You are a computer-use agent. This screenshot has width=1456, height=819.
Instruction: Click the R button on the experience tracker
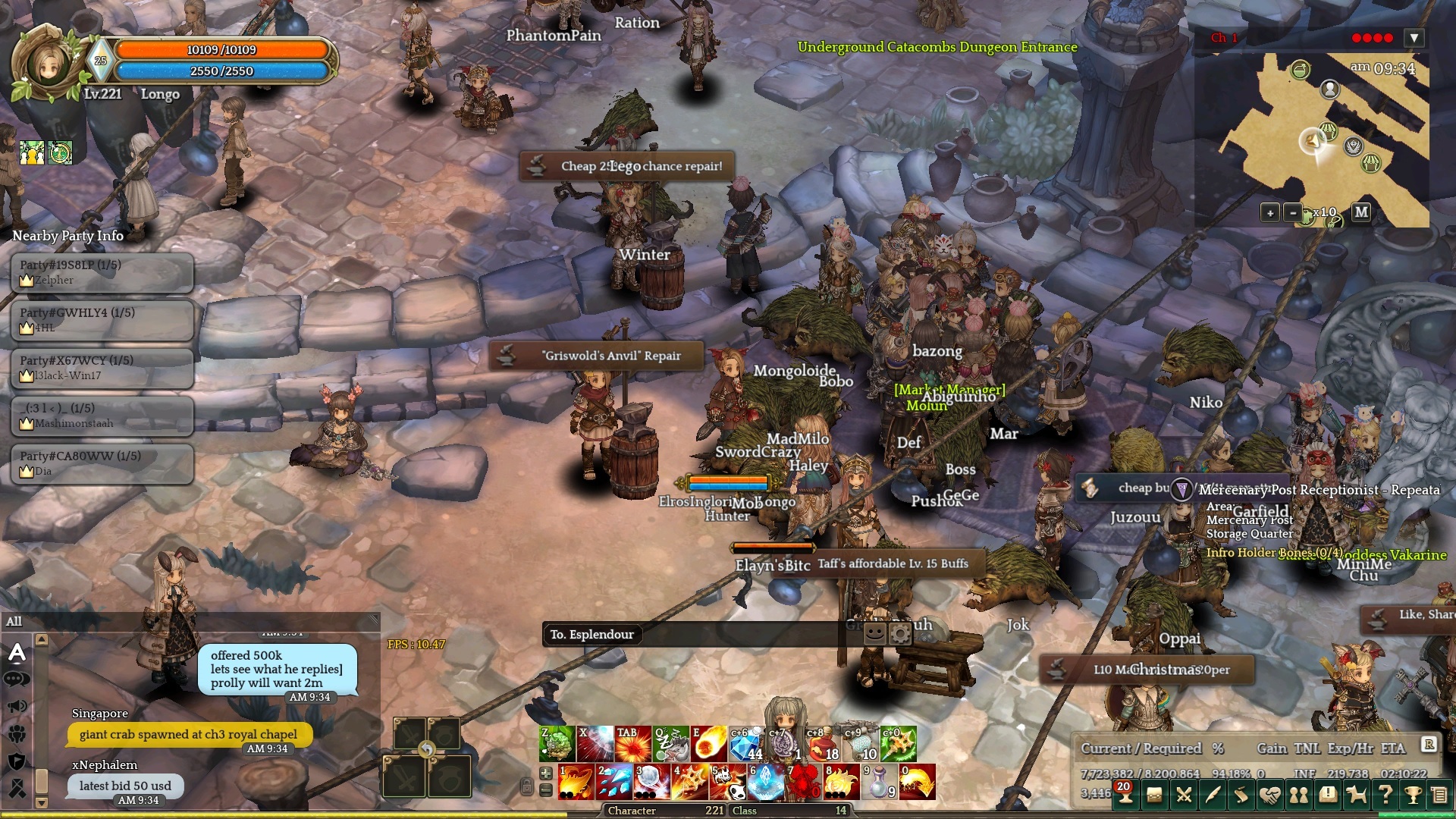click(x=1429, y=745)
